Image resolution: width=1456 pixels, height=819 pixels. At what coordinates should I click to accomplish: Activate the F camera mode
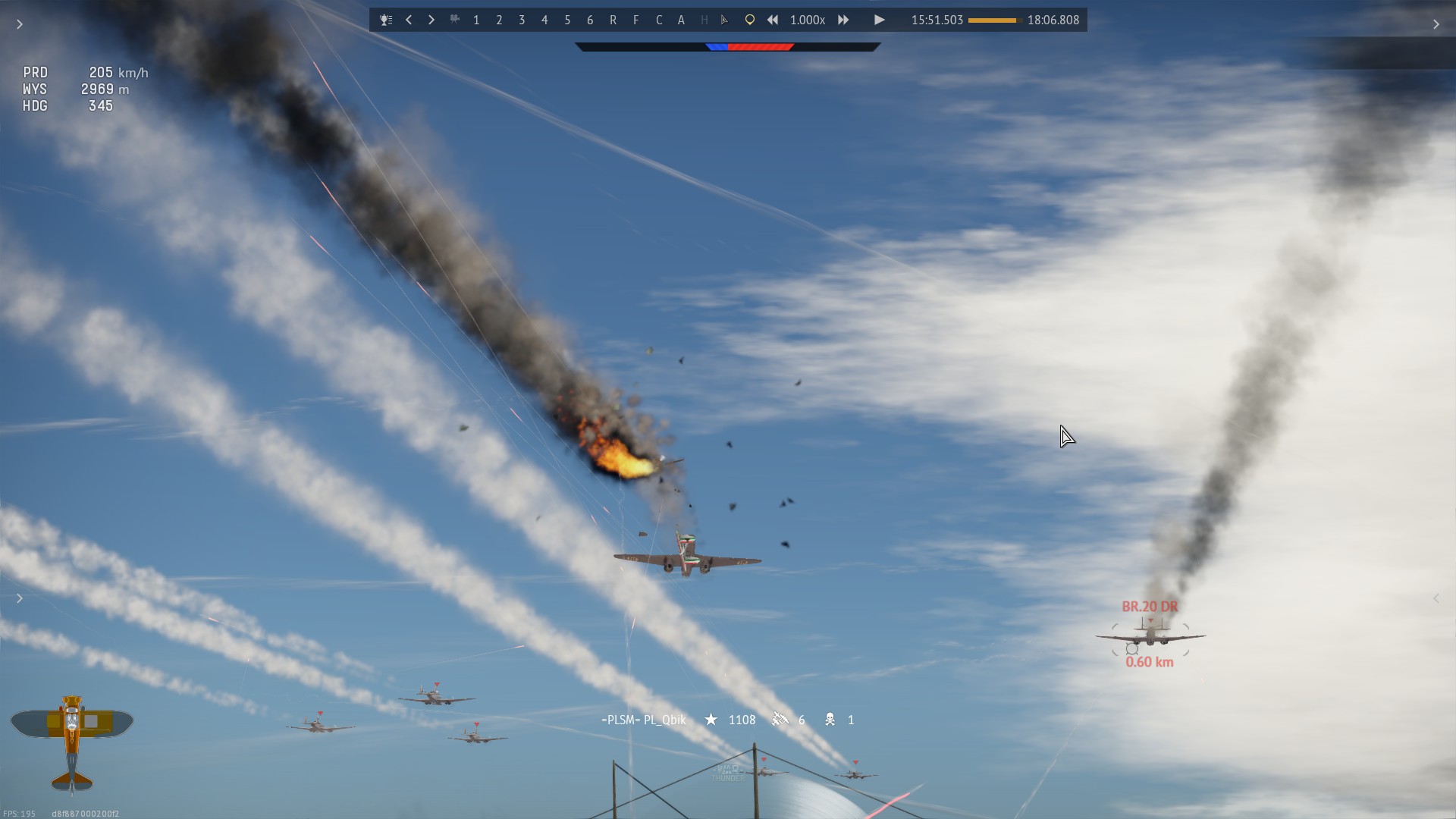tap(635, 20)
